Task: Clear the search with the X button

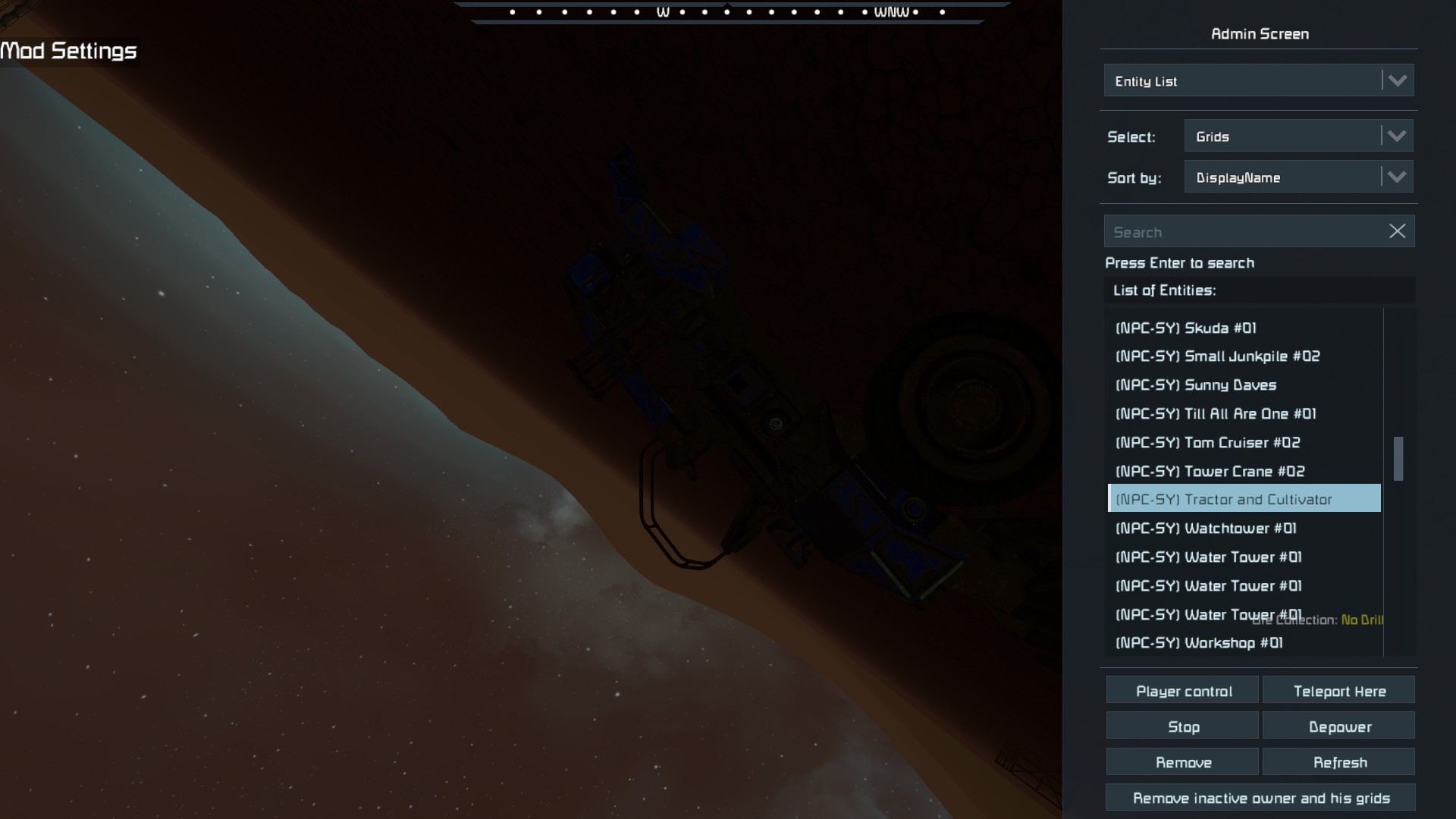Action: pyautogui.click(x=1397, y=231)
